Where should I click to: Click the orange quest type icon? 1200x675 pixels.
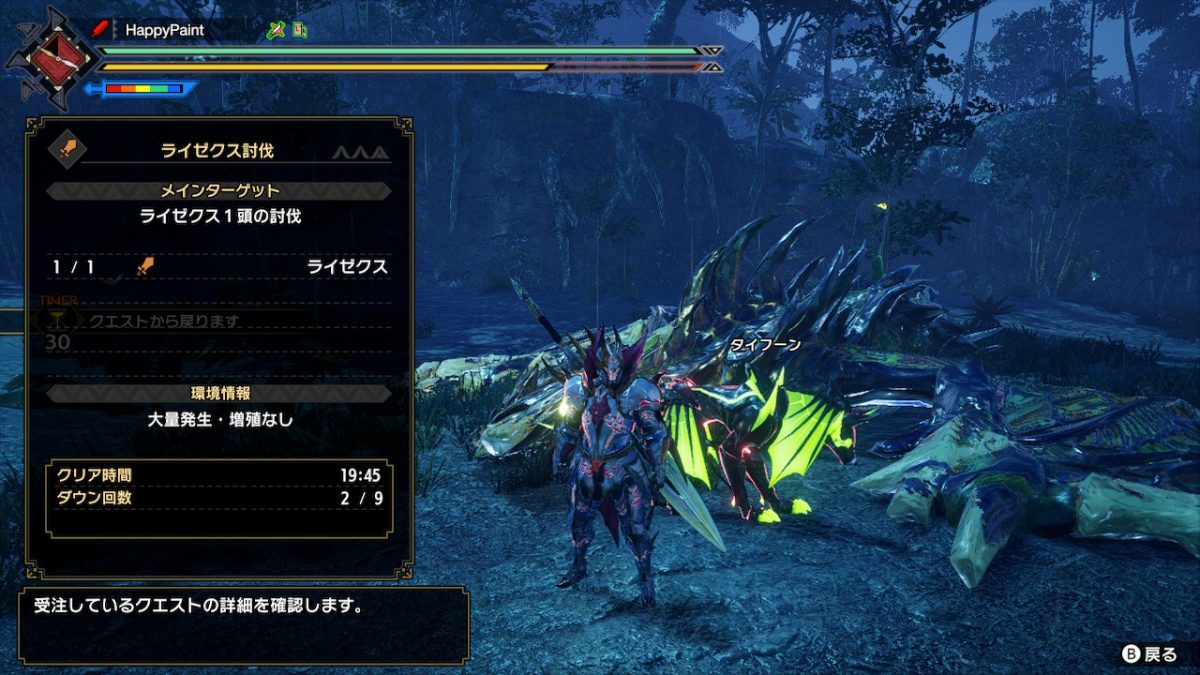69,151
